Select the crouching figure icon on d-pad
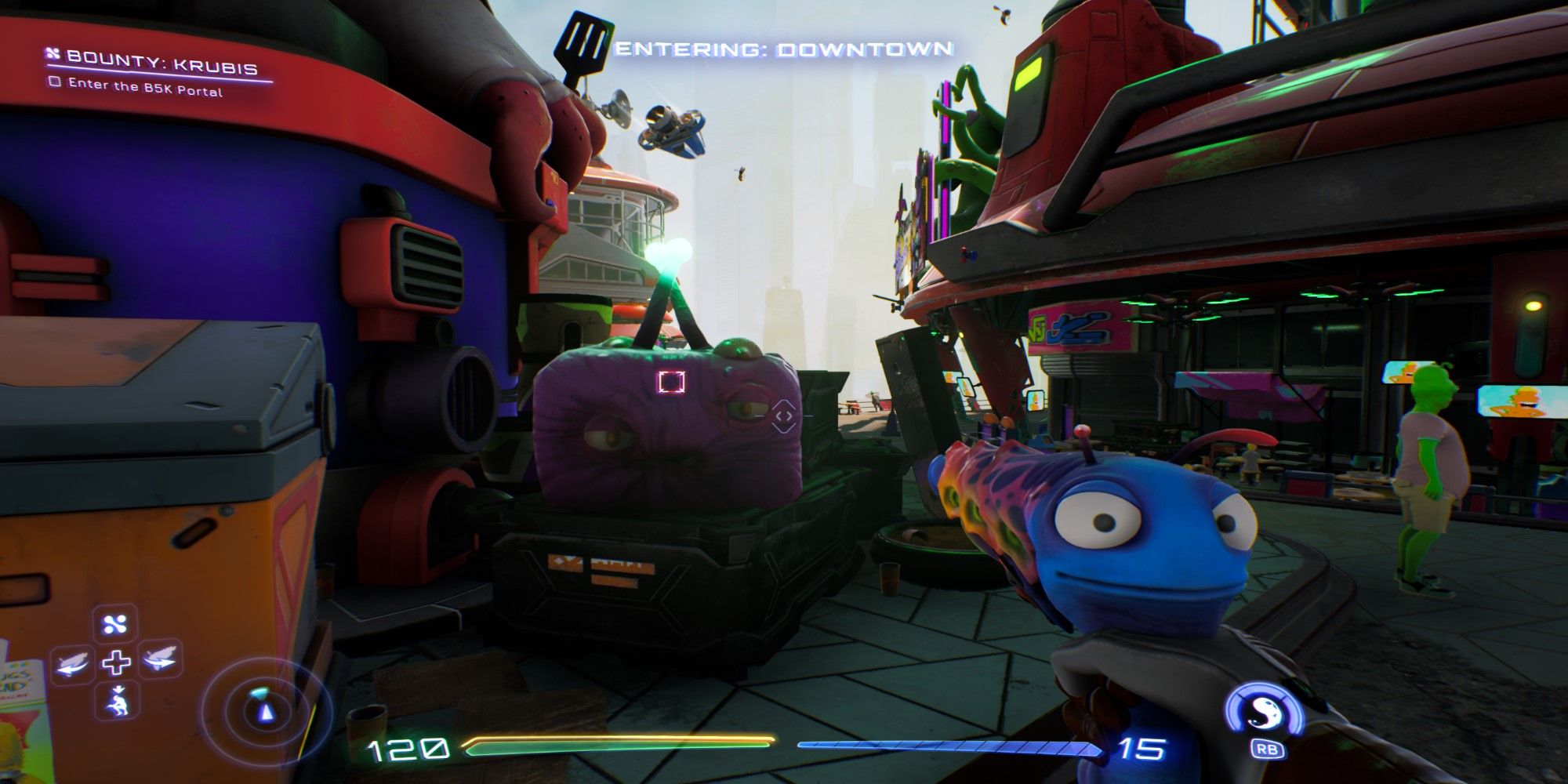Viewport: 1568px width, 784px height. (116, 700)
